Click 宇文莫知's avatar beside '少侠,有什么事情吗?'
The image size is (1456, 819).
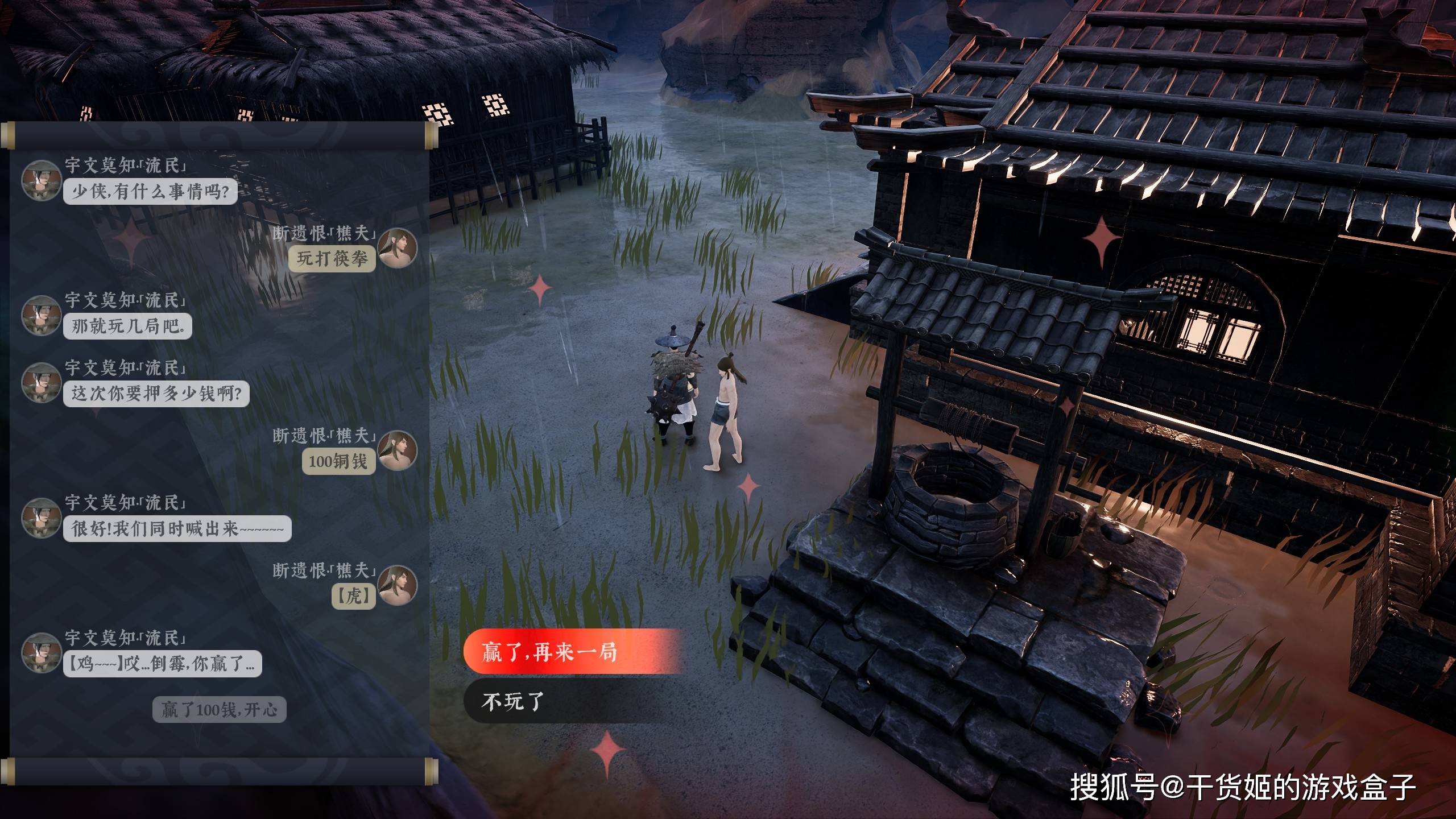[x=40, y=181]
